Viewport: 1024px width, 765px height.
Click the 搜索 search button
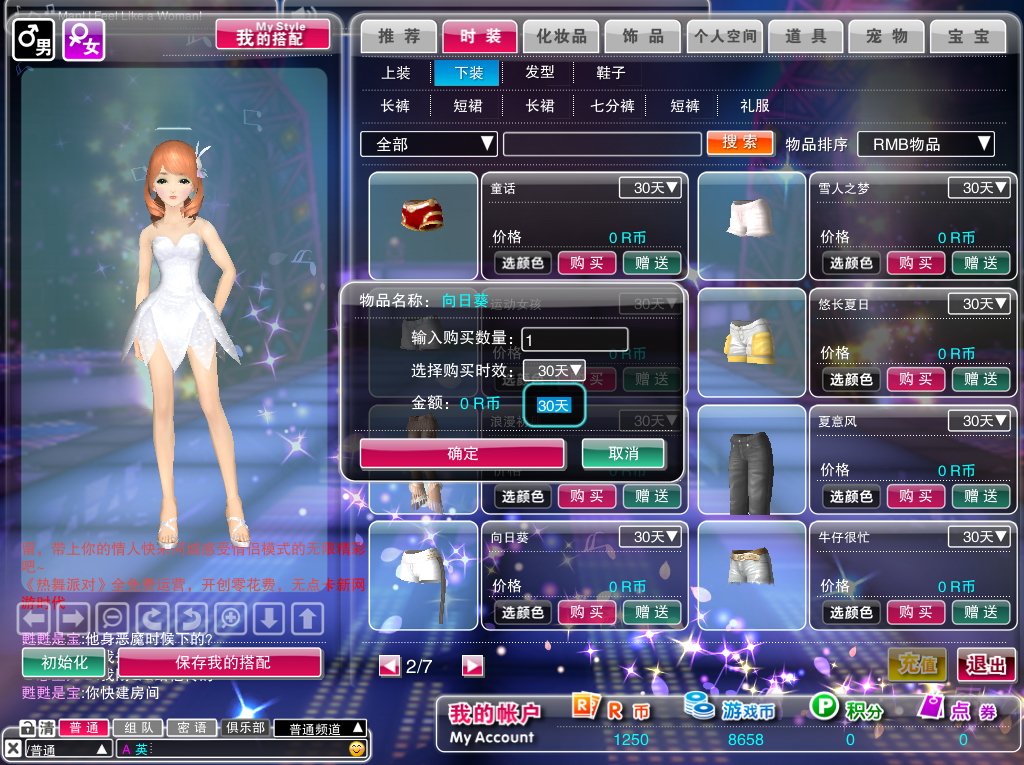click(x=740, y=143)
